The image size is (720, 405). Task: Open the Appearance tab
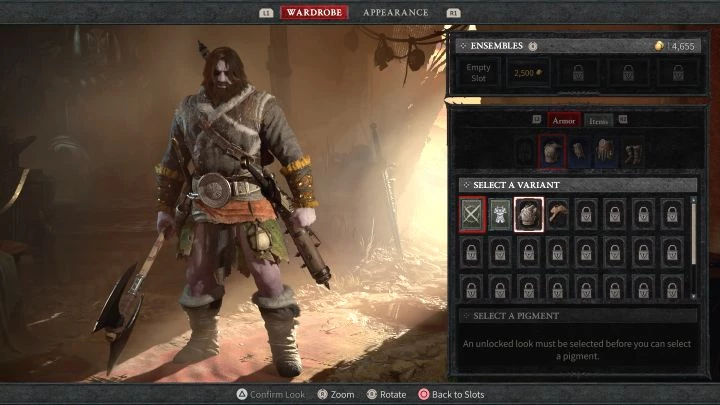(x=395, y=13)
